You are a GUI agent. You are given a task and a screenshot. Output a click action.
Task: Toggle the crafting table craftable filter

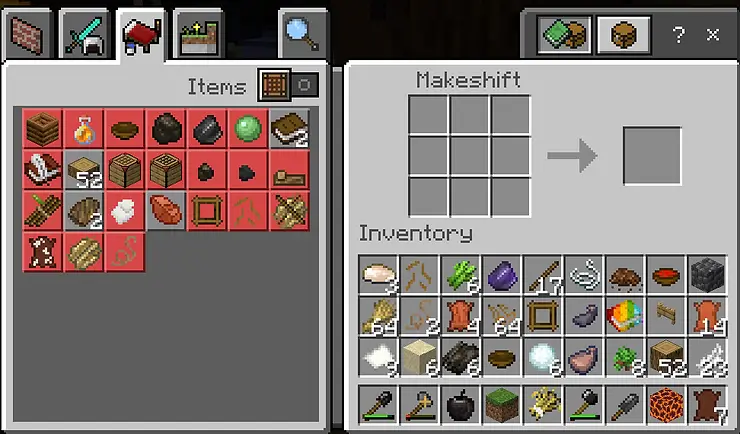point(273,85)
